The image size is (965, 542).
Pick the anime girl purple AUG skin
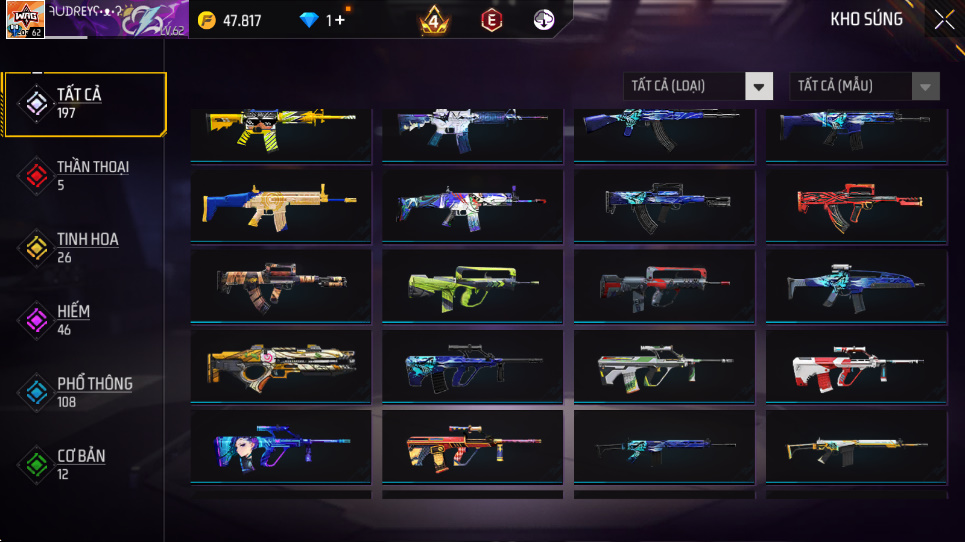tap(280, 446)
